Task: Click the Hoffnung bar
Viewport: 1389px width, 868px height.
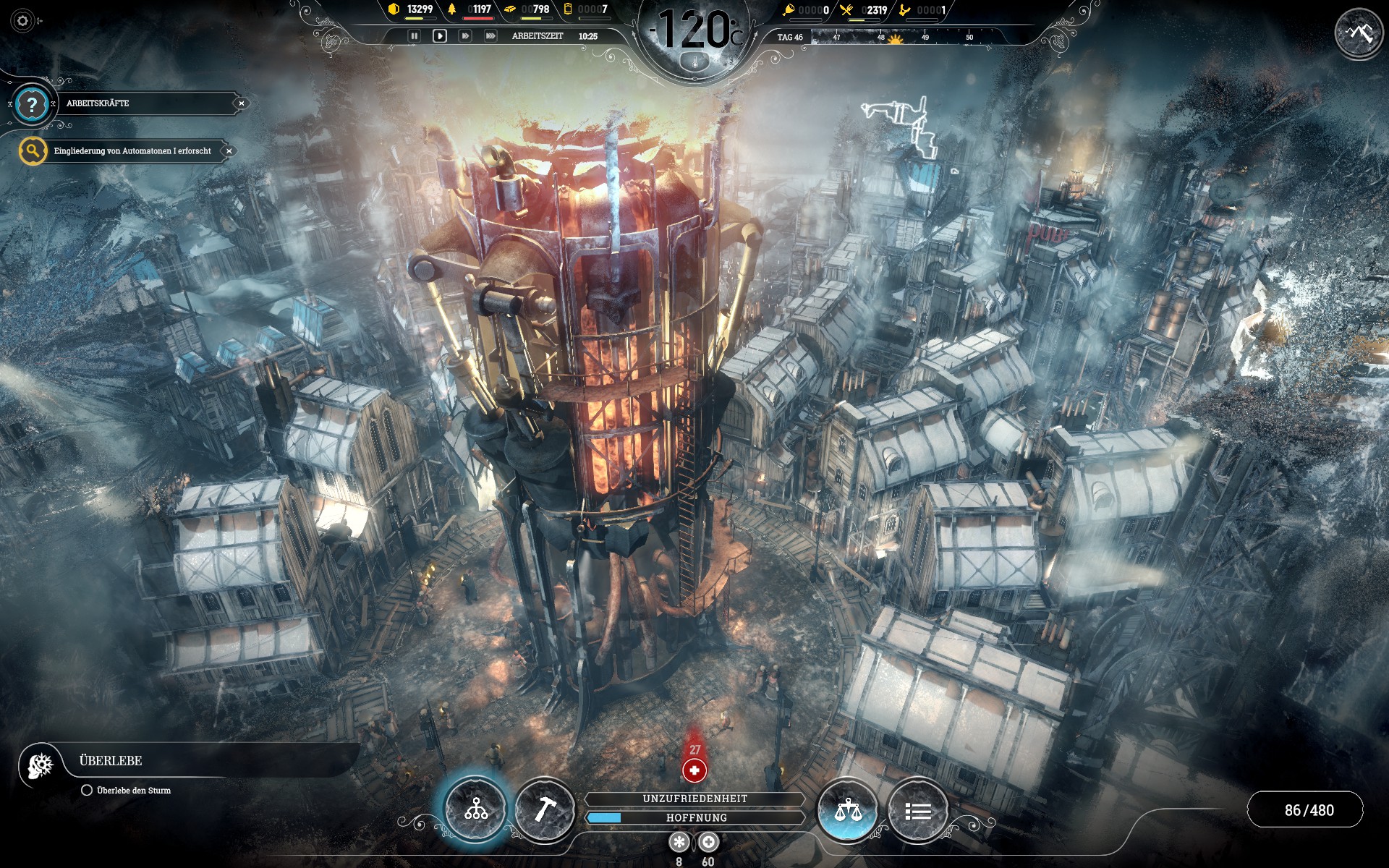Action: (695, 817)
